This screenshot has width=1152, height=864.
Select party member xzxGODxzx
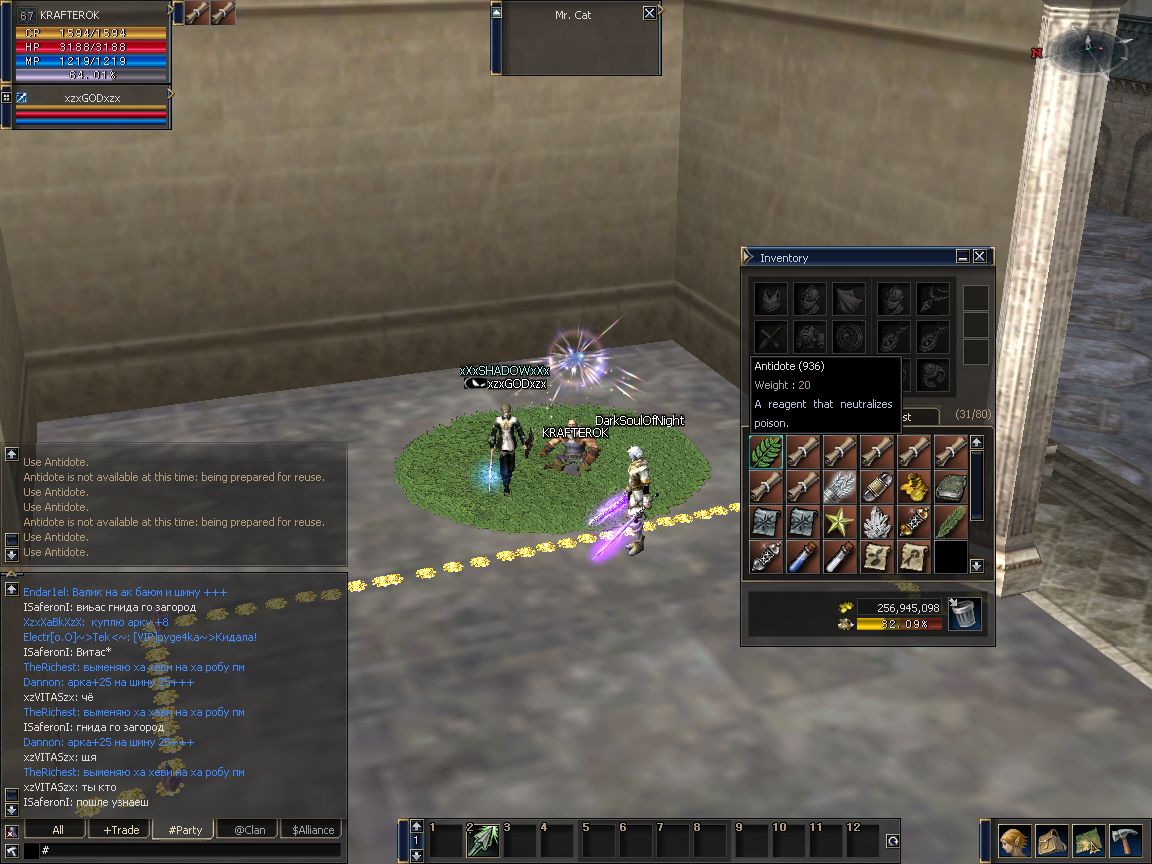[x=90, y=98]
